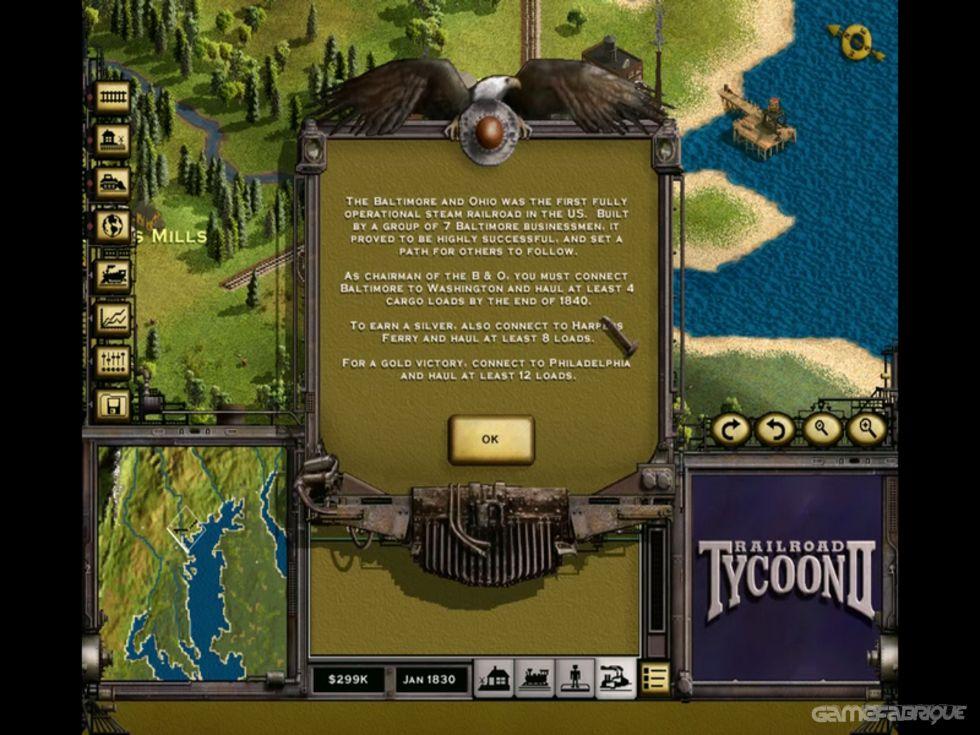Open the stock market graph button

pos(113,317)
